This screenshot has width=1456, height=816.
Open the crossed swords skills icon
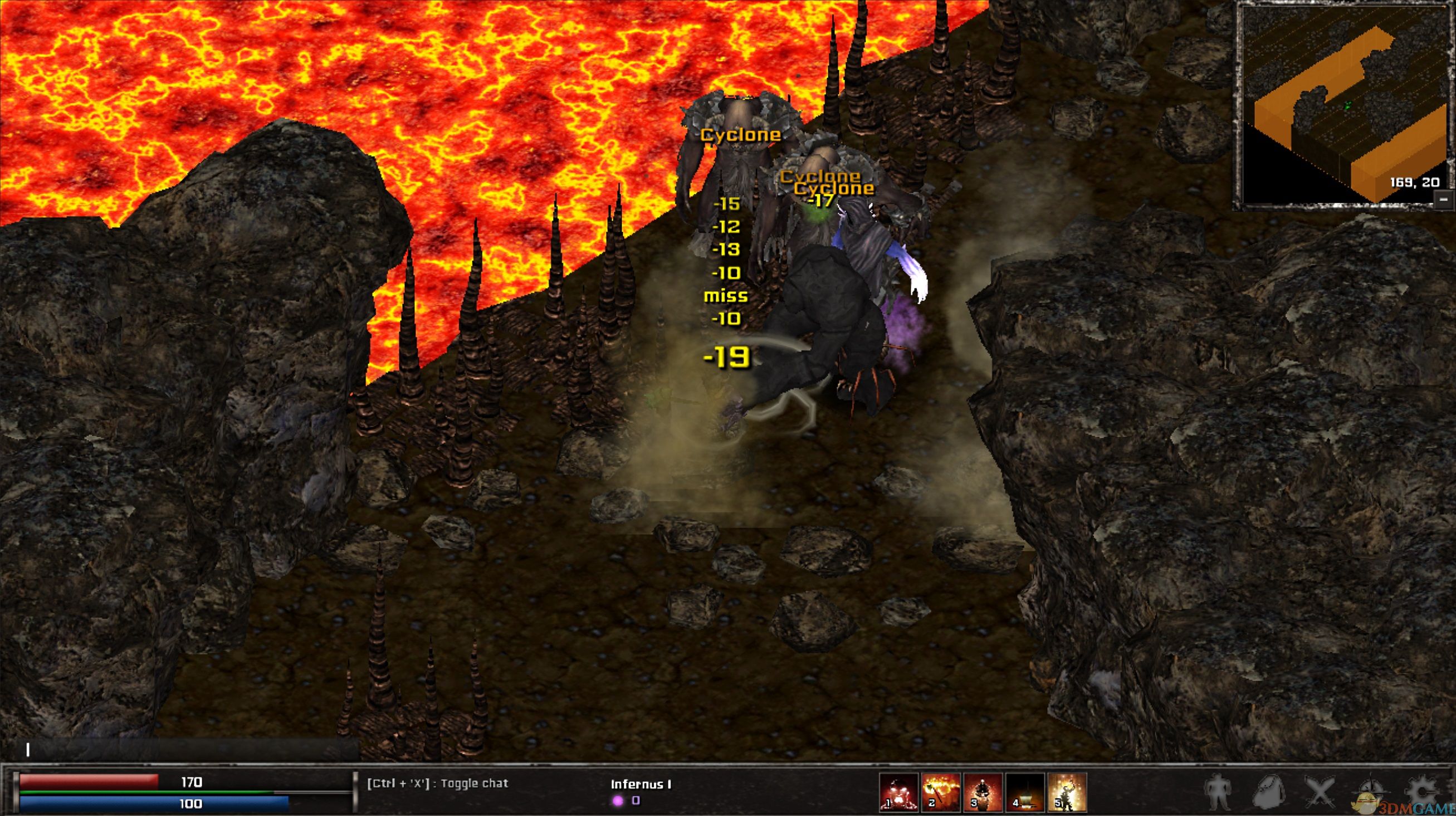(1320, 793)
